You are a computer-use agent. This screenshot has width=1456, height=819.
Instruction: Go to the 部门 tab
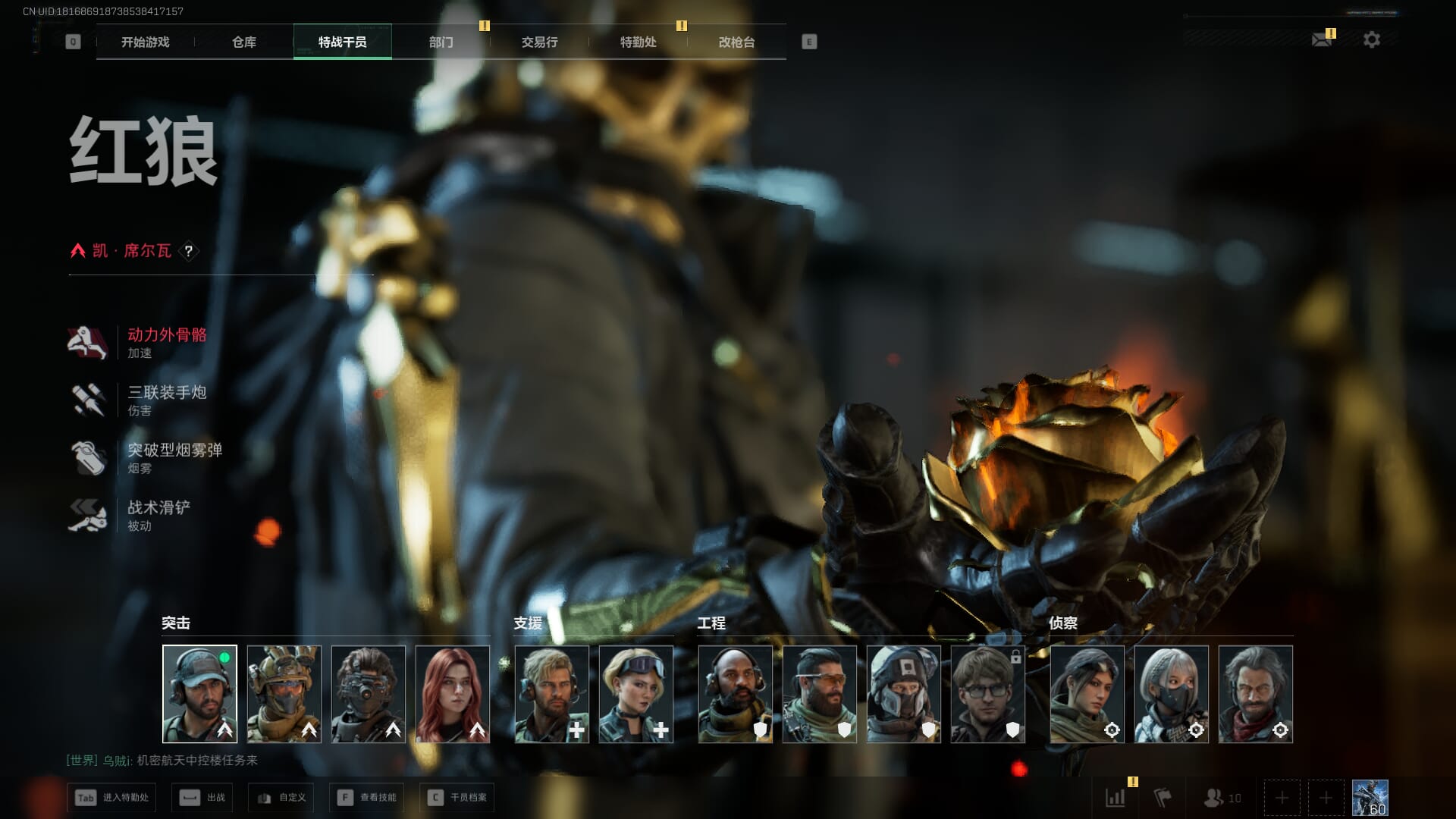click(441, 42)
